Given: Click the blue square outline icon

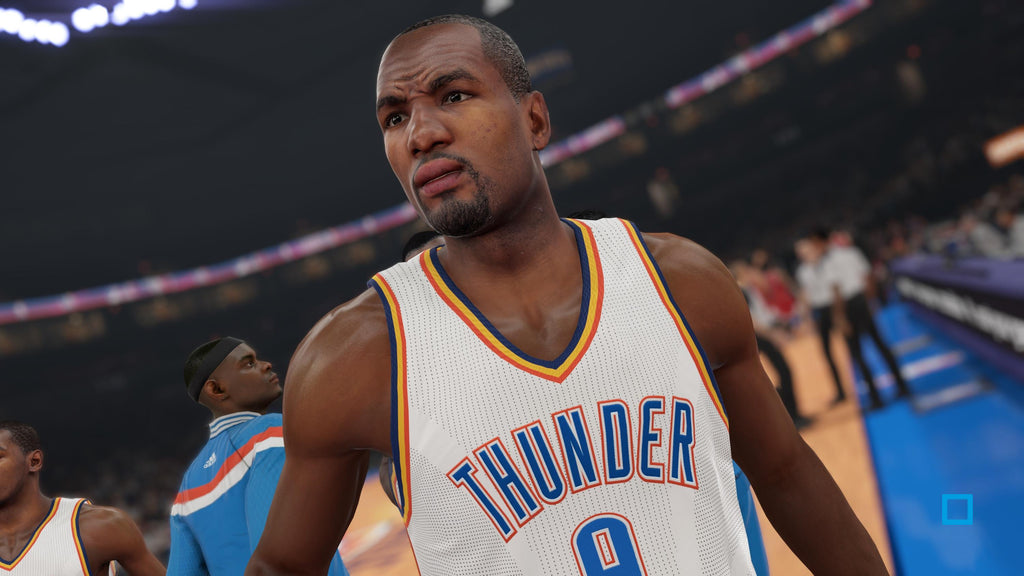Looking at the screenshot, I should [x=957, y=509].
